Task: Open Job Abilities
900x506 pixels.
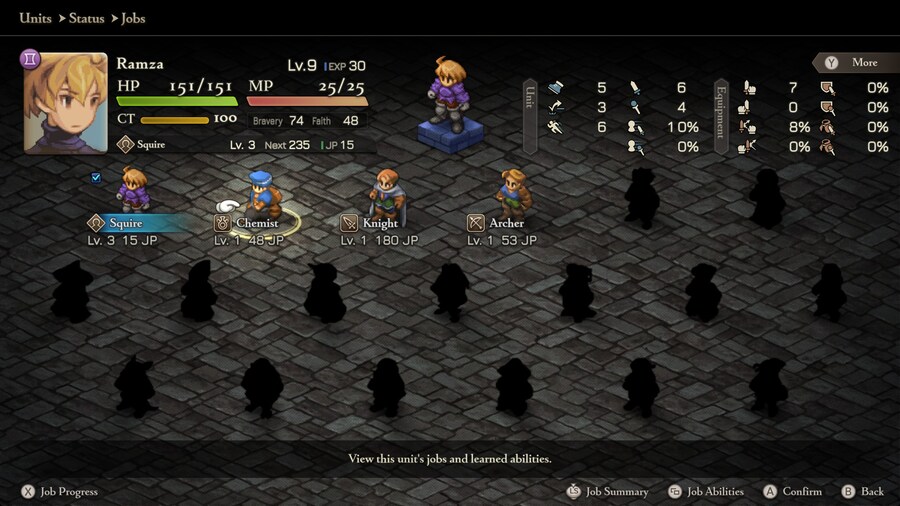Action: (x=706, y=492)
